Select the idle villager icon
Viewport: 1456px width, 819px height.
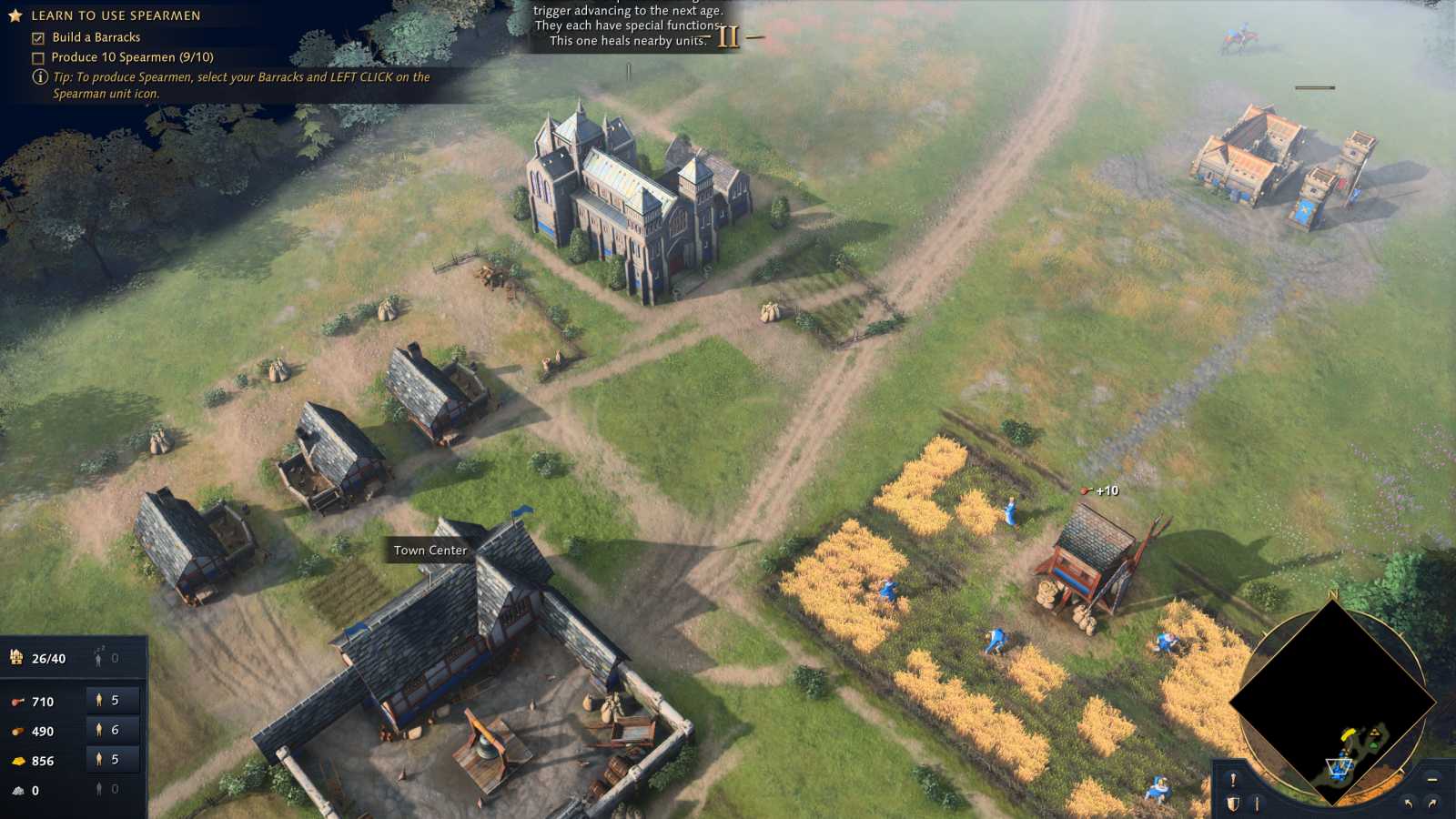(100, 657)
